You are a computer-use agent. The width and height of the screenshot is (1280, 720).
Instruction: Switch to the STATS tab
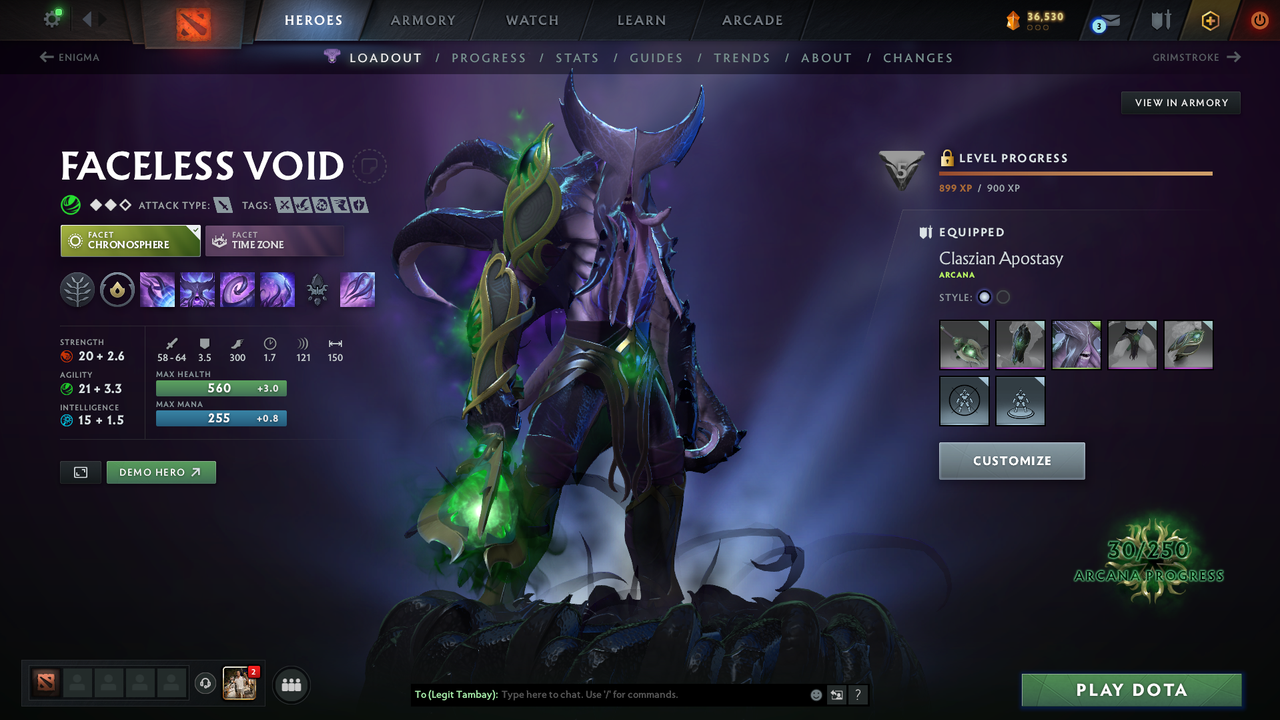click(577, 58)
